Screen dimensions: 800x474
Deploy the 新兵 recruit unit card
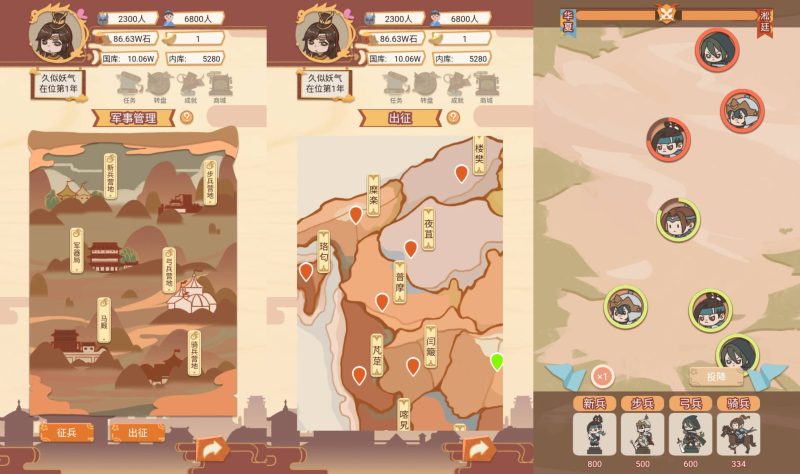[x=594, y=430]
